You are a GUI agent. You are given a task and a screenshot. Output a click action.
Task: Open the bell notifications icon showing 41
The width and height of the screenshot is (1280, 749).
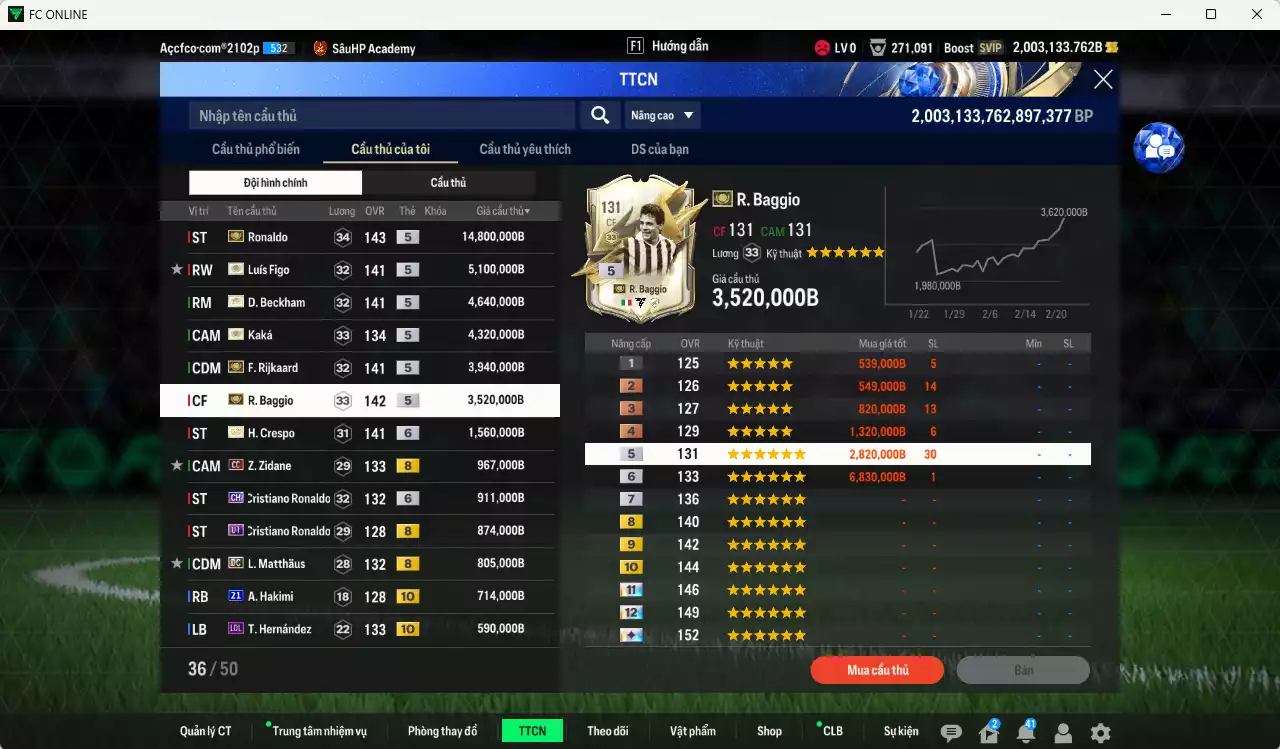(x=1025, y=732)
